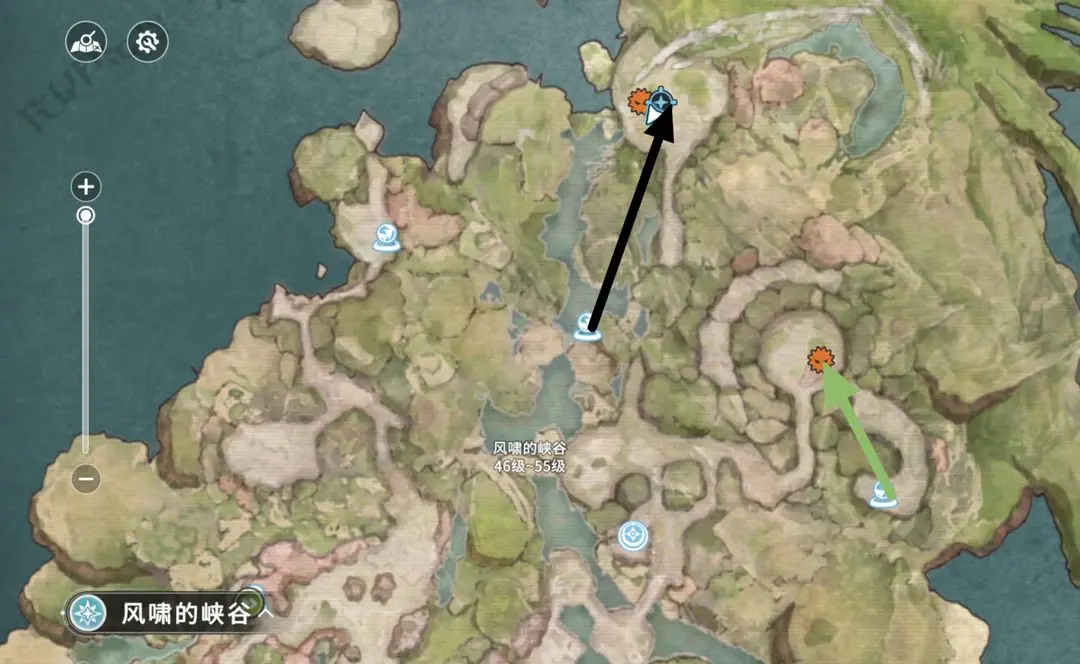Select the orange marker at green arrow tip
This screenshot has width=1080, height=664.
point(821,359)
